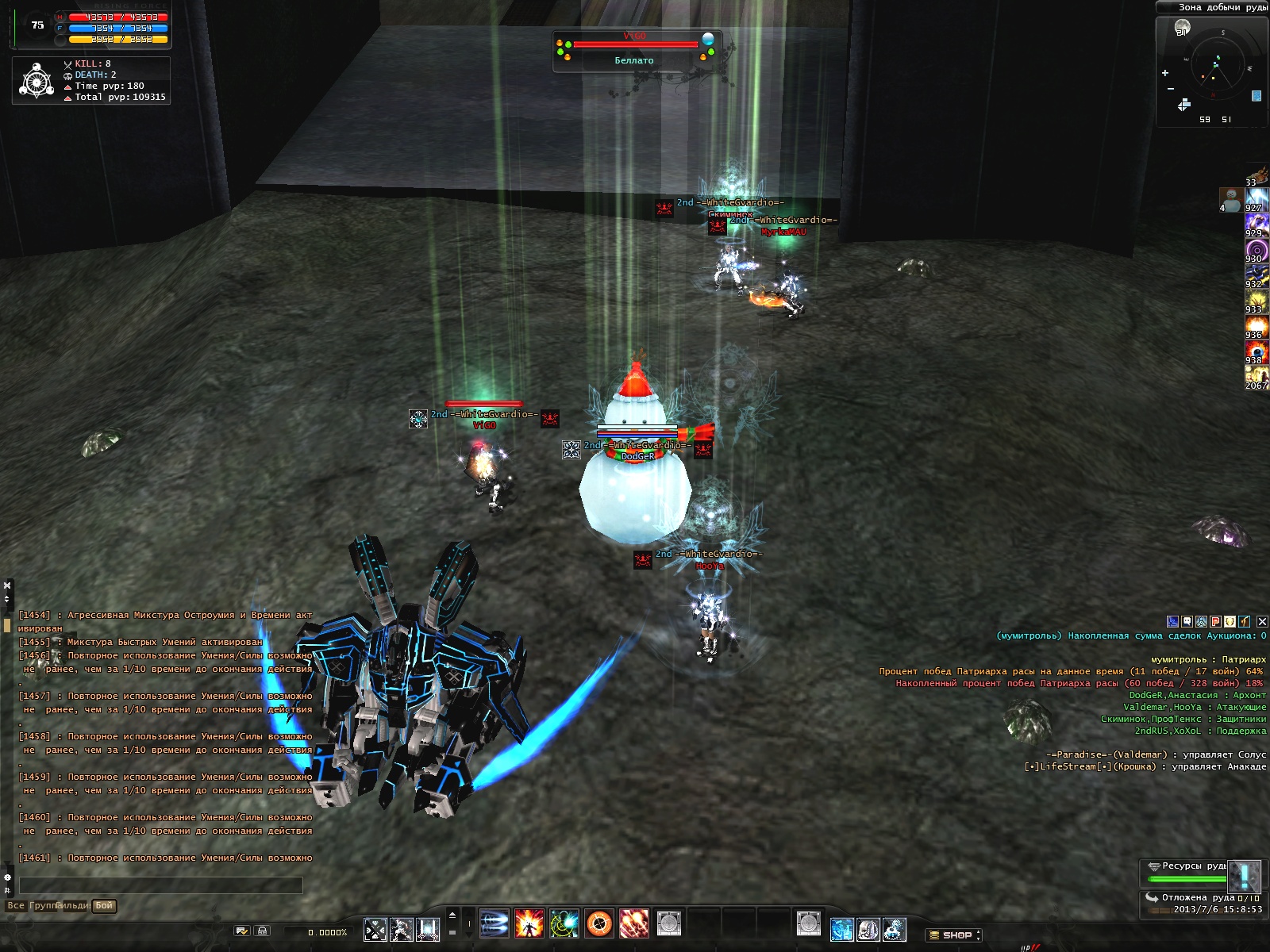Click the padlock icon on the bottom bar
The image size is (1270, 952).
tap(263, 931)
